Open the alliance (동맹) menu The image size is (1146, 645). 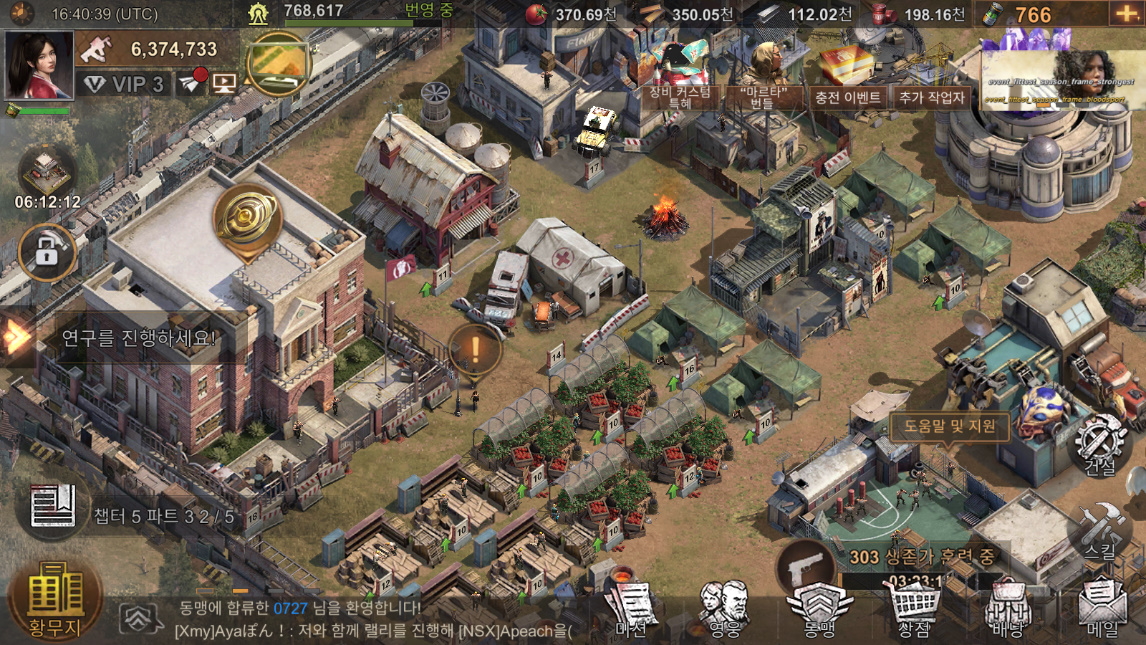pyautogui.click(x=819, y=611)
